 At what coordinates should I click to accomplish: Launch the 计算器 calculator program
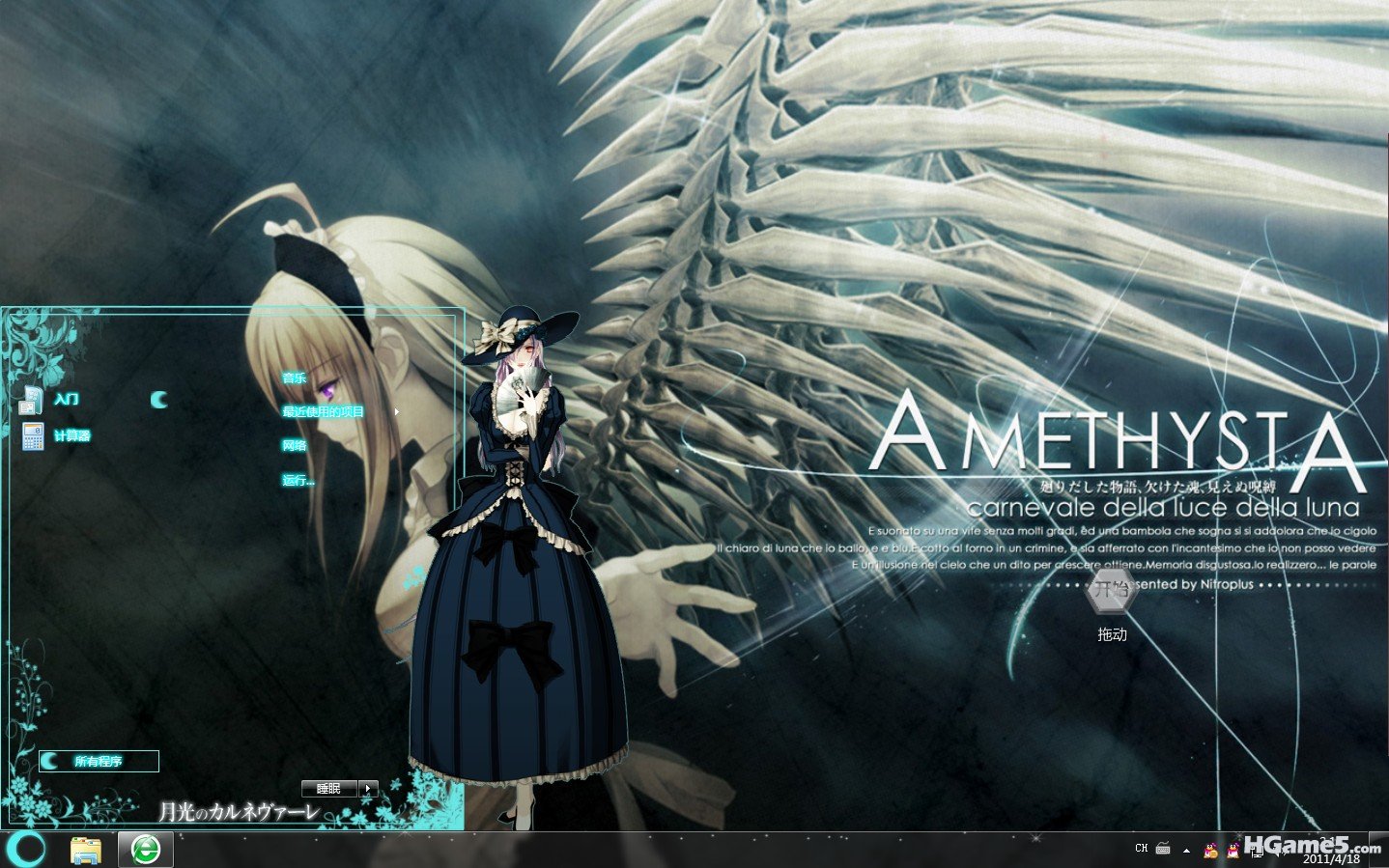pyautogui.click(x=71, y=435)
